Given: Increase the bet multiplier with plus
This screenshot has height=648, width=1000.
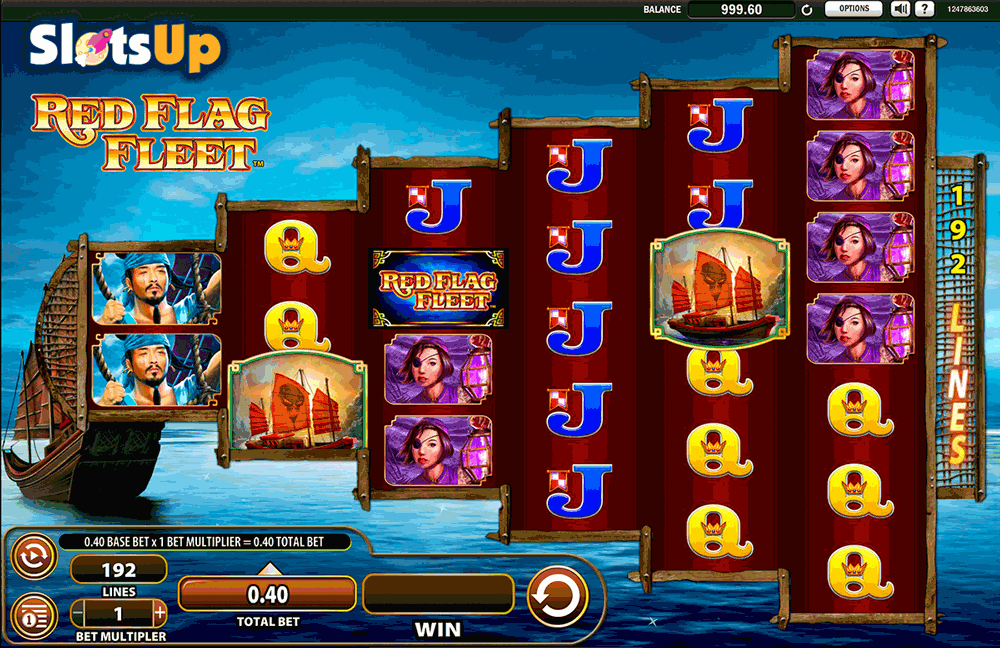Looking at the screenshot, I should click(160, 612).
